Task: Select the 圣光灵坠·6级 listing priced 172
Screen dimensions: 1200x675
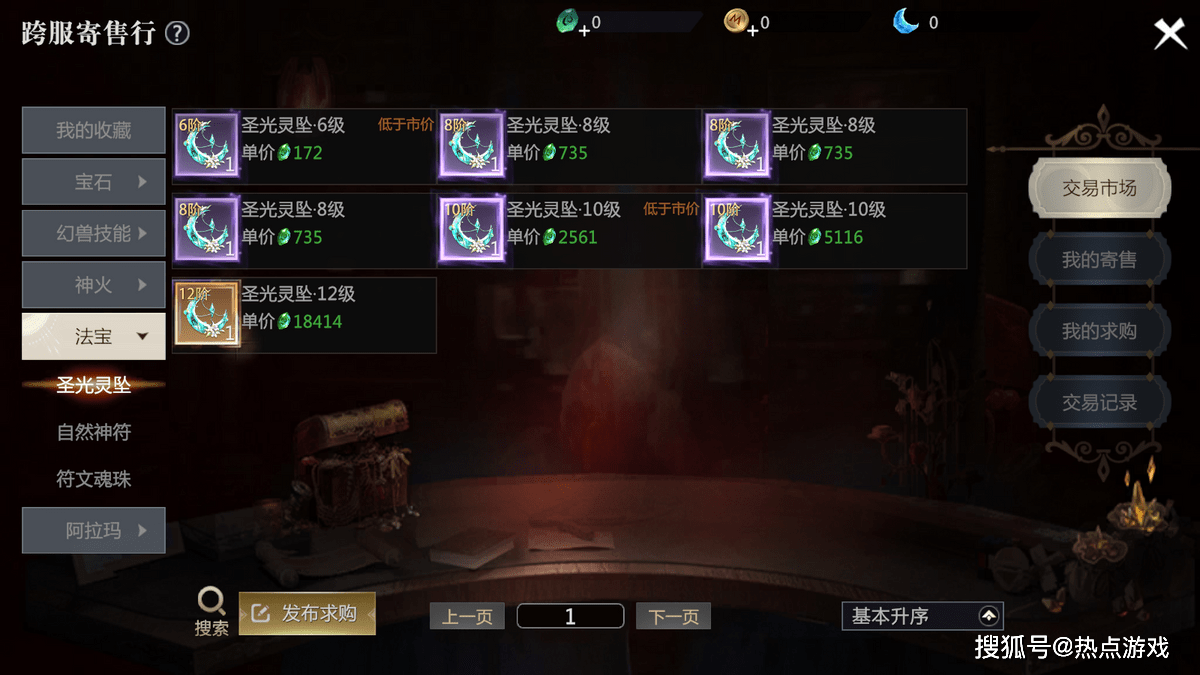Action: (x=304, y=146)
